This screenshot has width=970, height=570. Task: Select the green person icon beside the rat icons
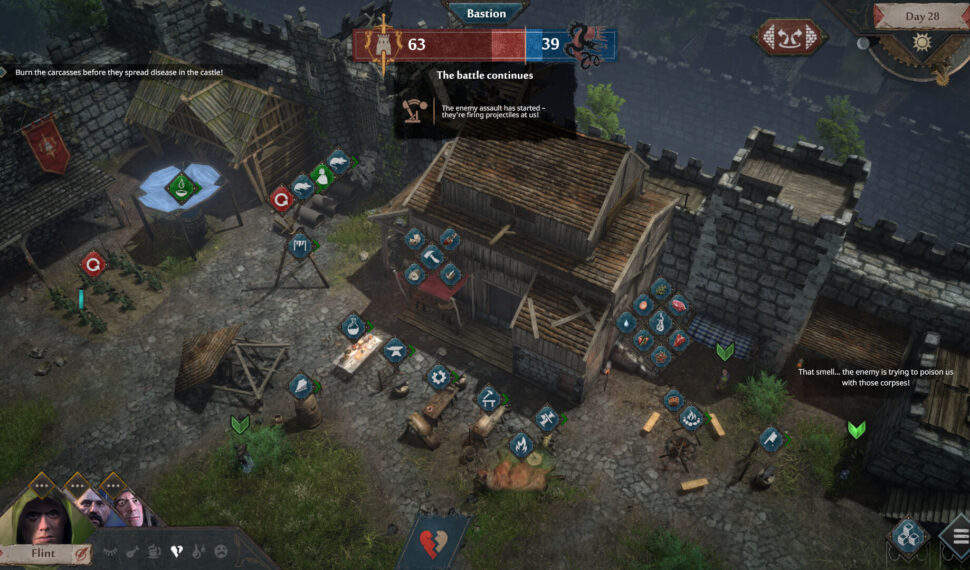(x=321, y=174)
